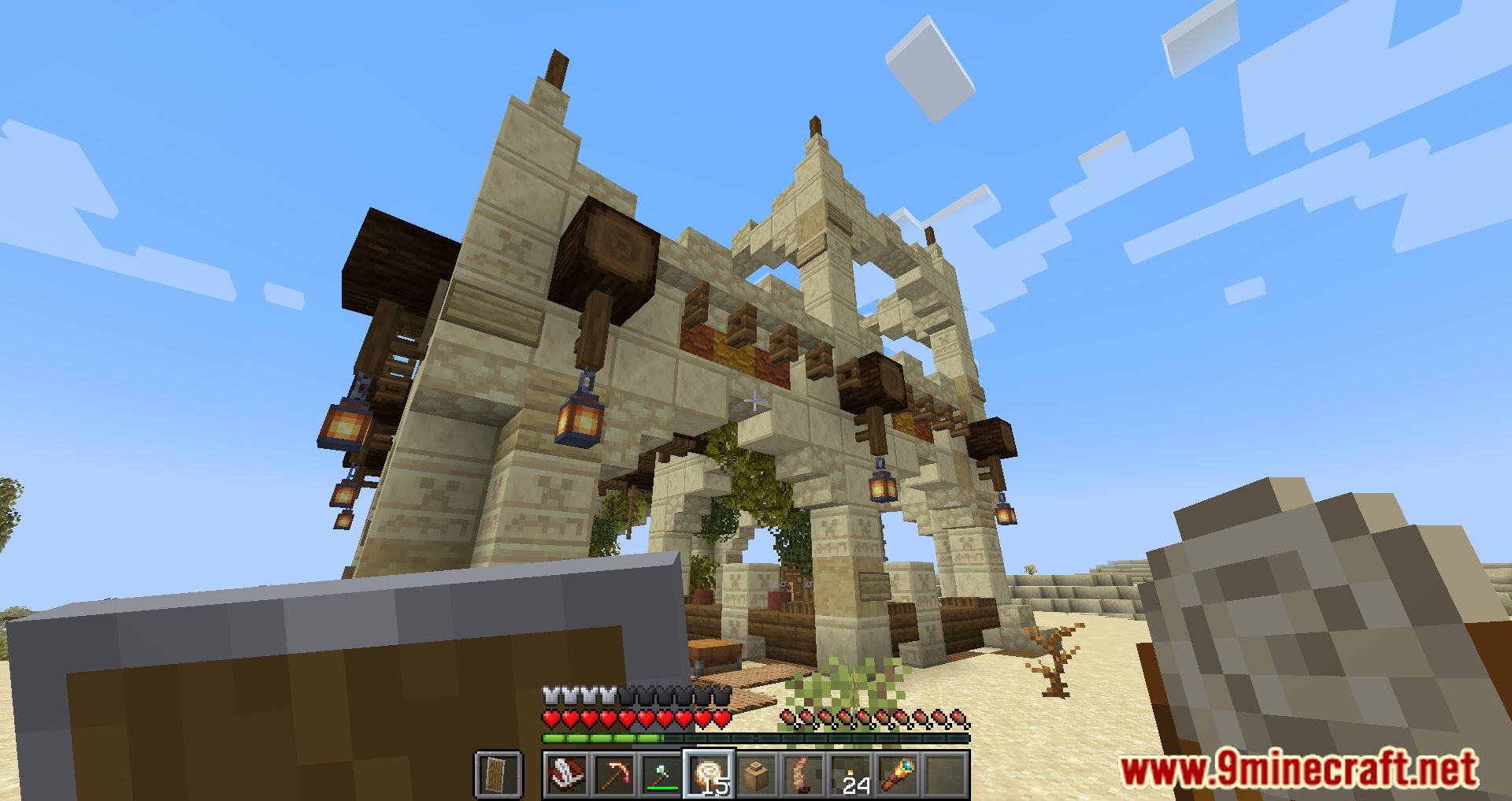Select the brown pot block slot
Viewport: 1512px width, 801px height.
(x=756, y=774)
